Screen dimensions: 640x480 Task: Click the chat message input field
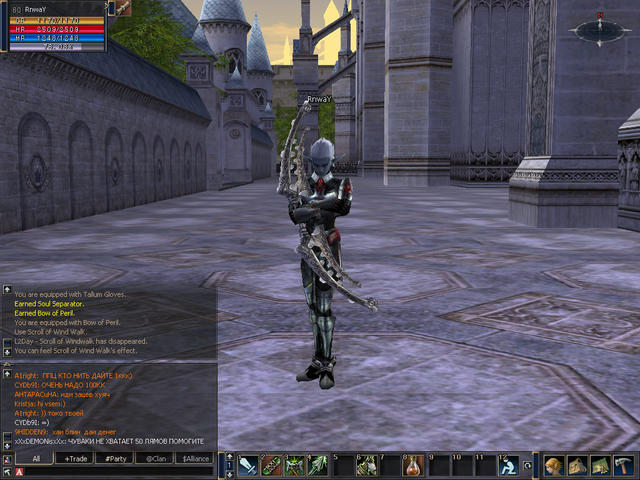tap(115, 472)
